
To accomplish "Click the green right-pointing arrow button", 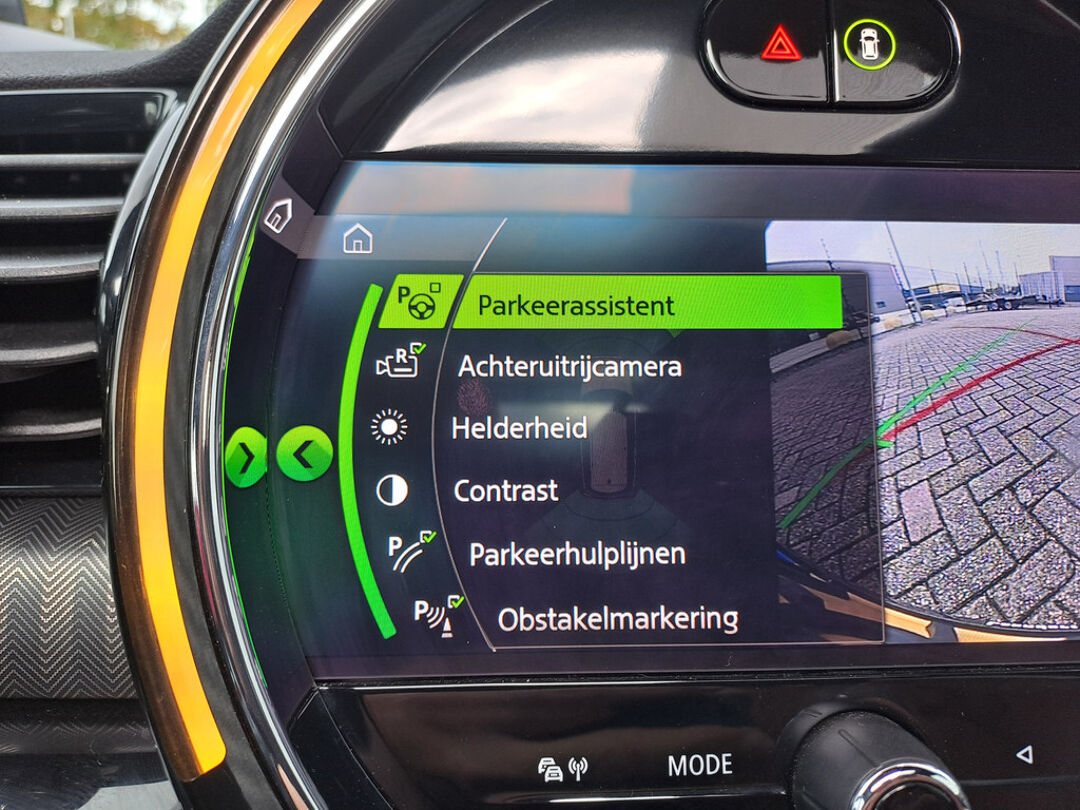I will tap(245, 457).
